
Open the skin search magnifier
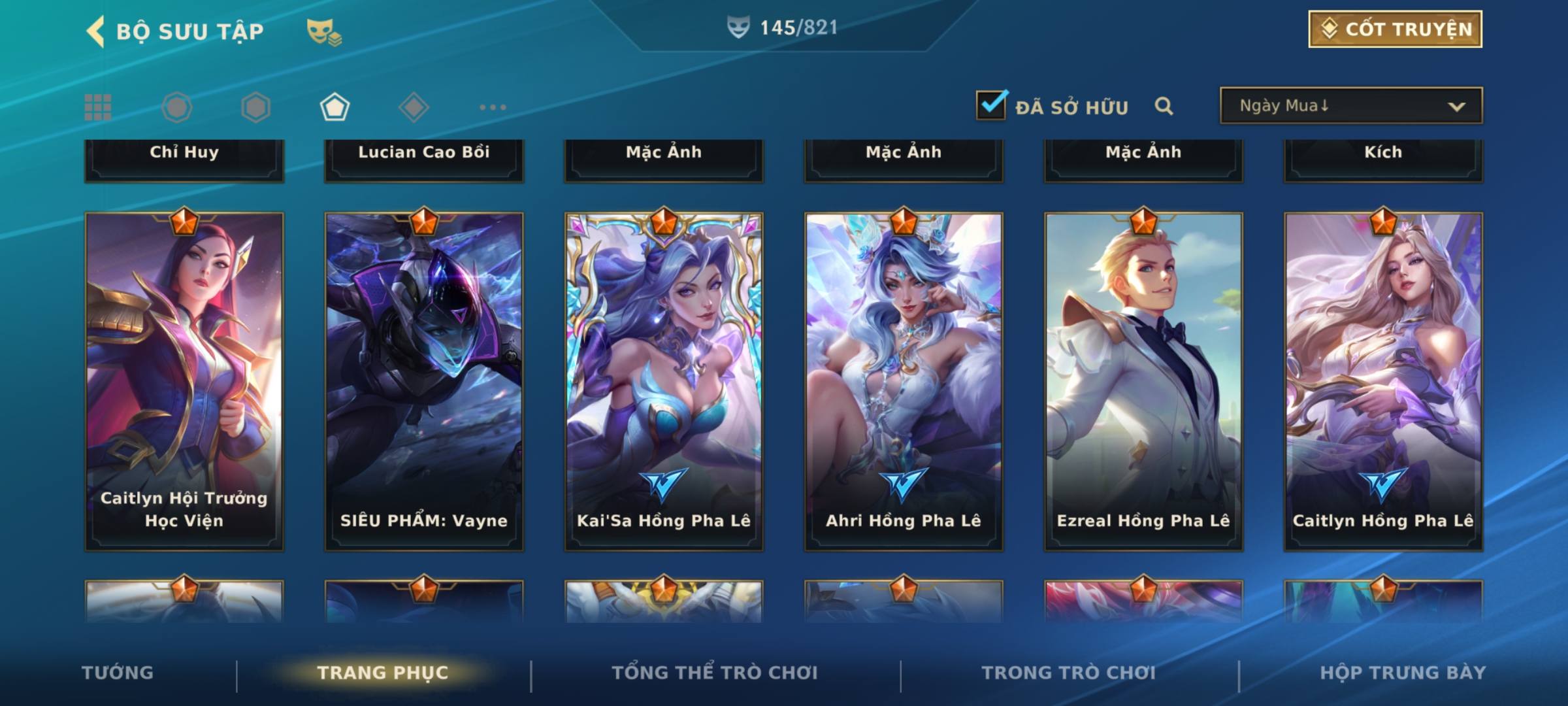[1164, 106]
